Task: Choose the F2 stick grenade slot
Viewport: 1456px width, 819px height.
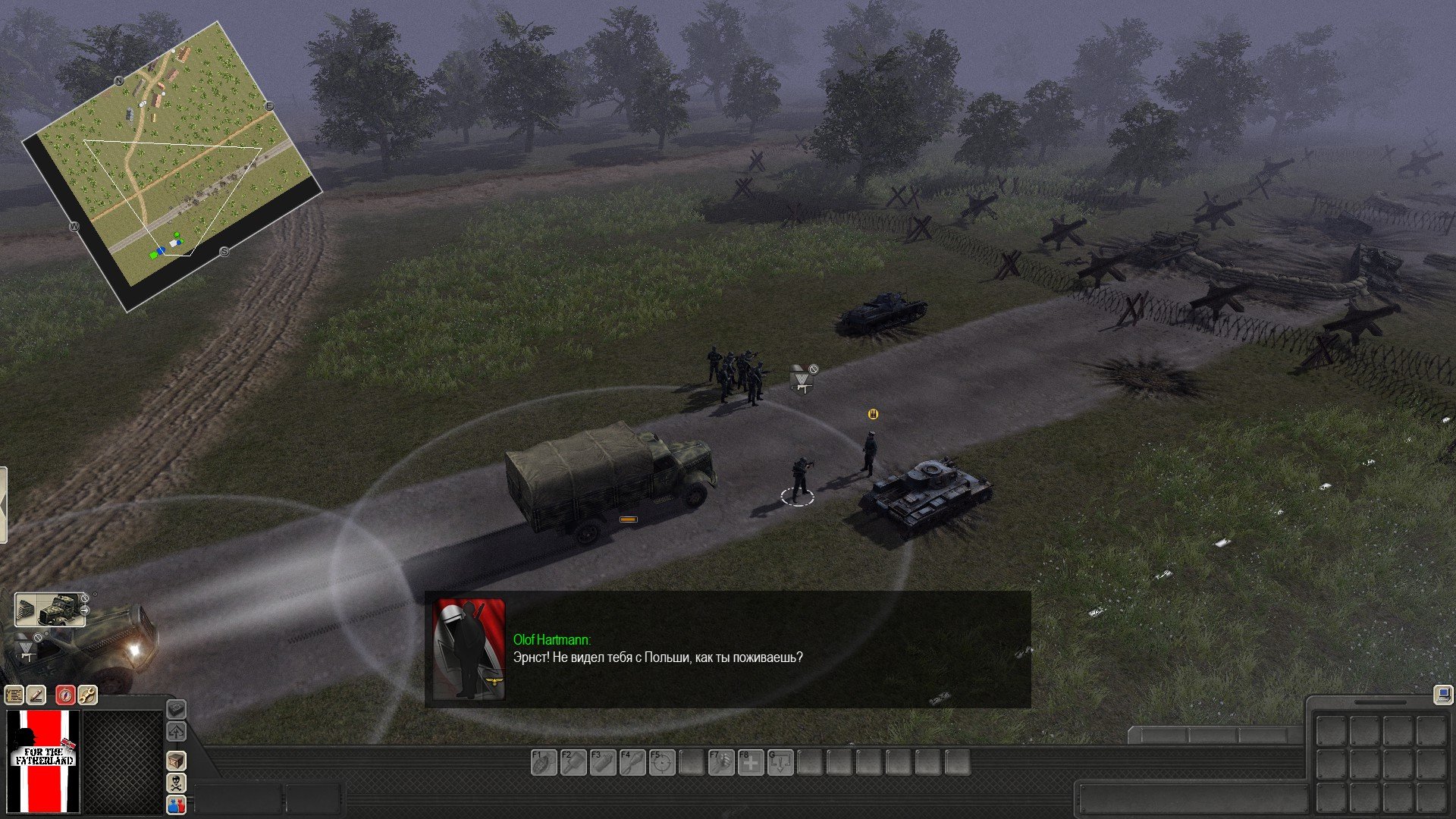Action: [573, 762]
